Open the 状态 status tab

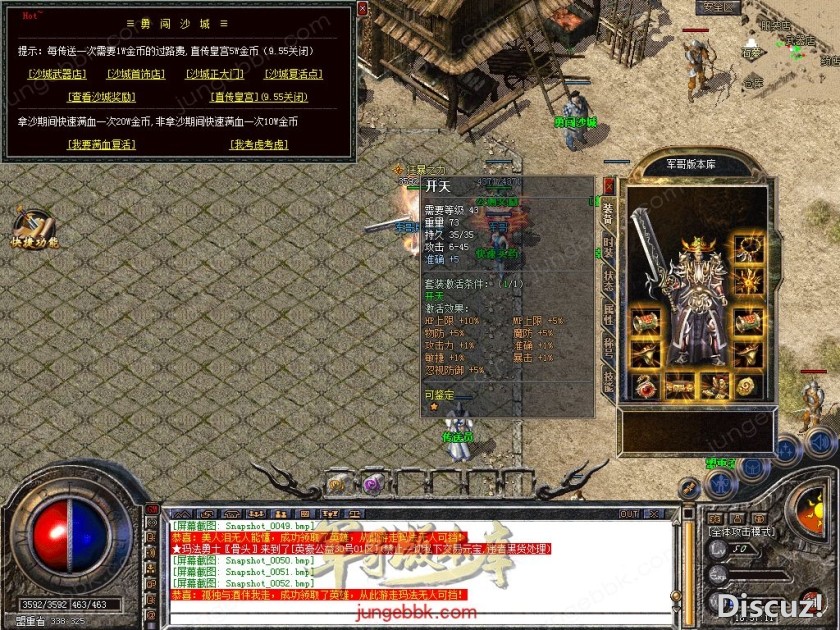pyautogui.click(x=609, y=280)
